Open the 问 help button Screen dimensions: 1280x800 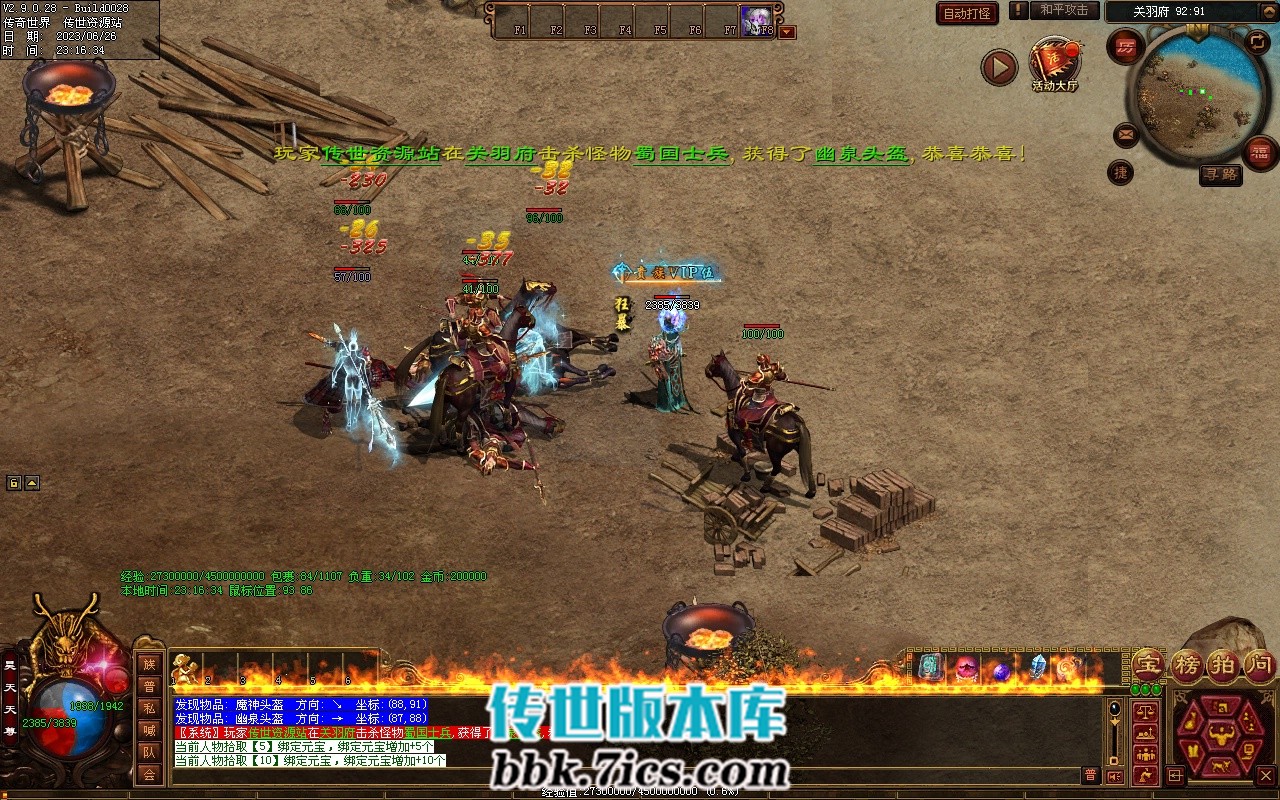click(1259, 664)
